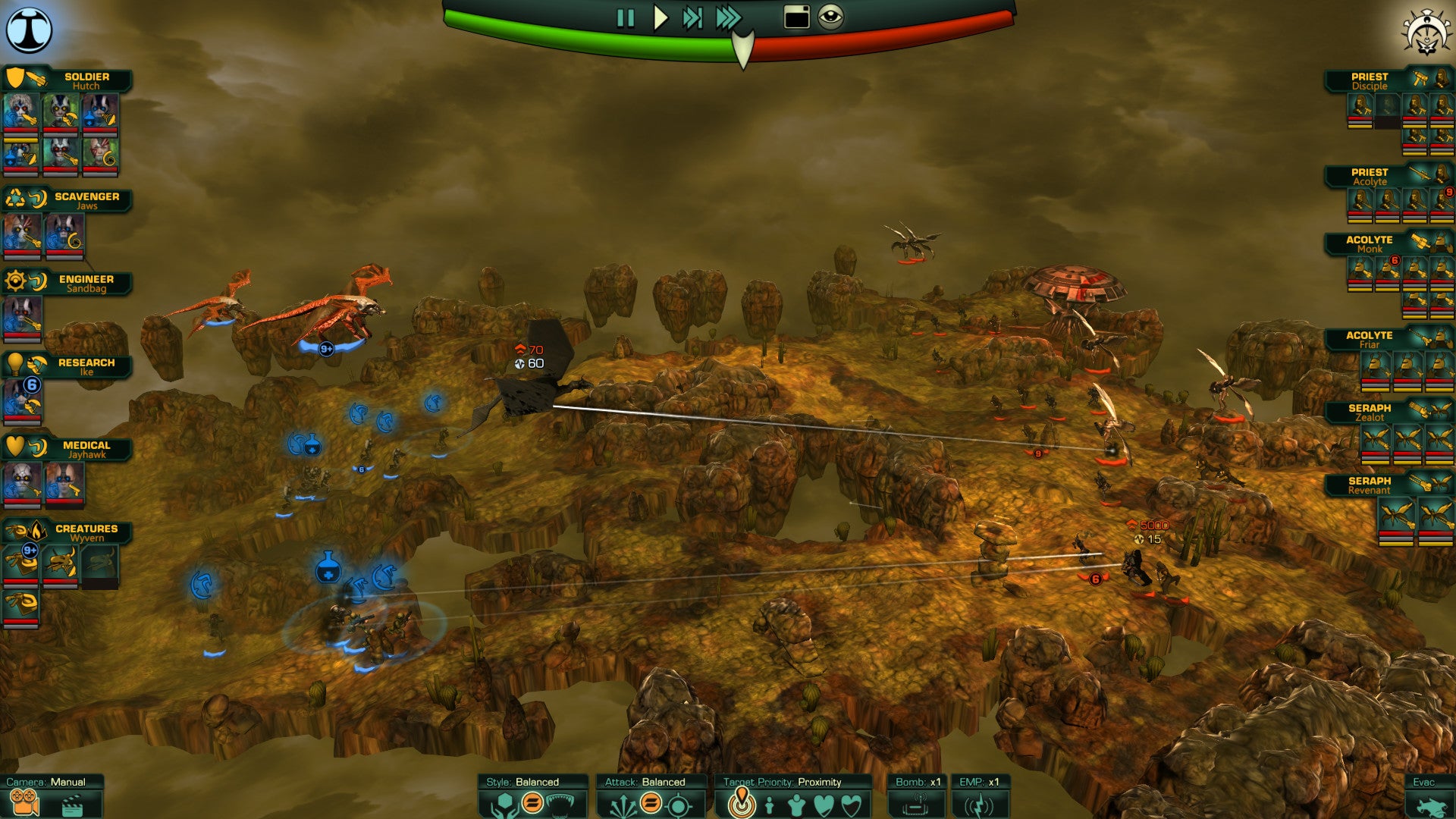Trigger the EMP ability
1456x819 pixels.
click(979, 803)
